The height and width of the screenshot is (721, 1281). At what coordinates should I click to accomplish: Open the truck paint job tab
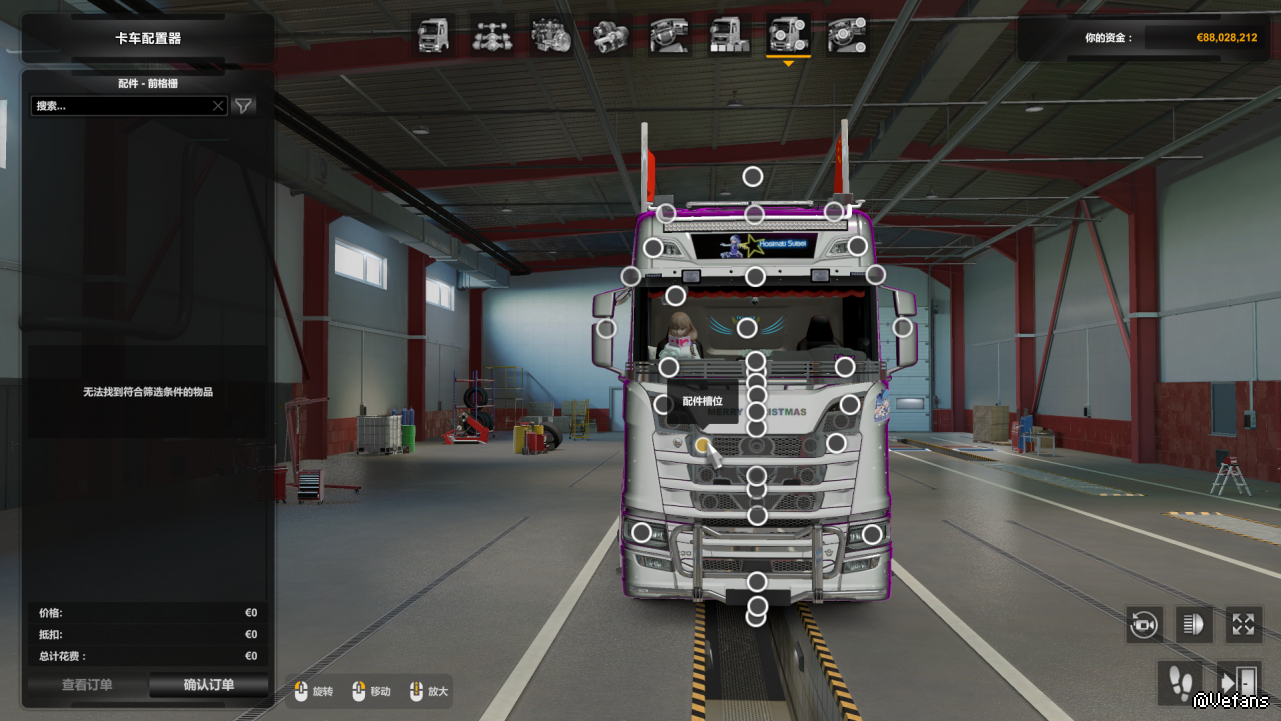pyautogui.click(x=729, y=36)
